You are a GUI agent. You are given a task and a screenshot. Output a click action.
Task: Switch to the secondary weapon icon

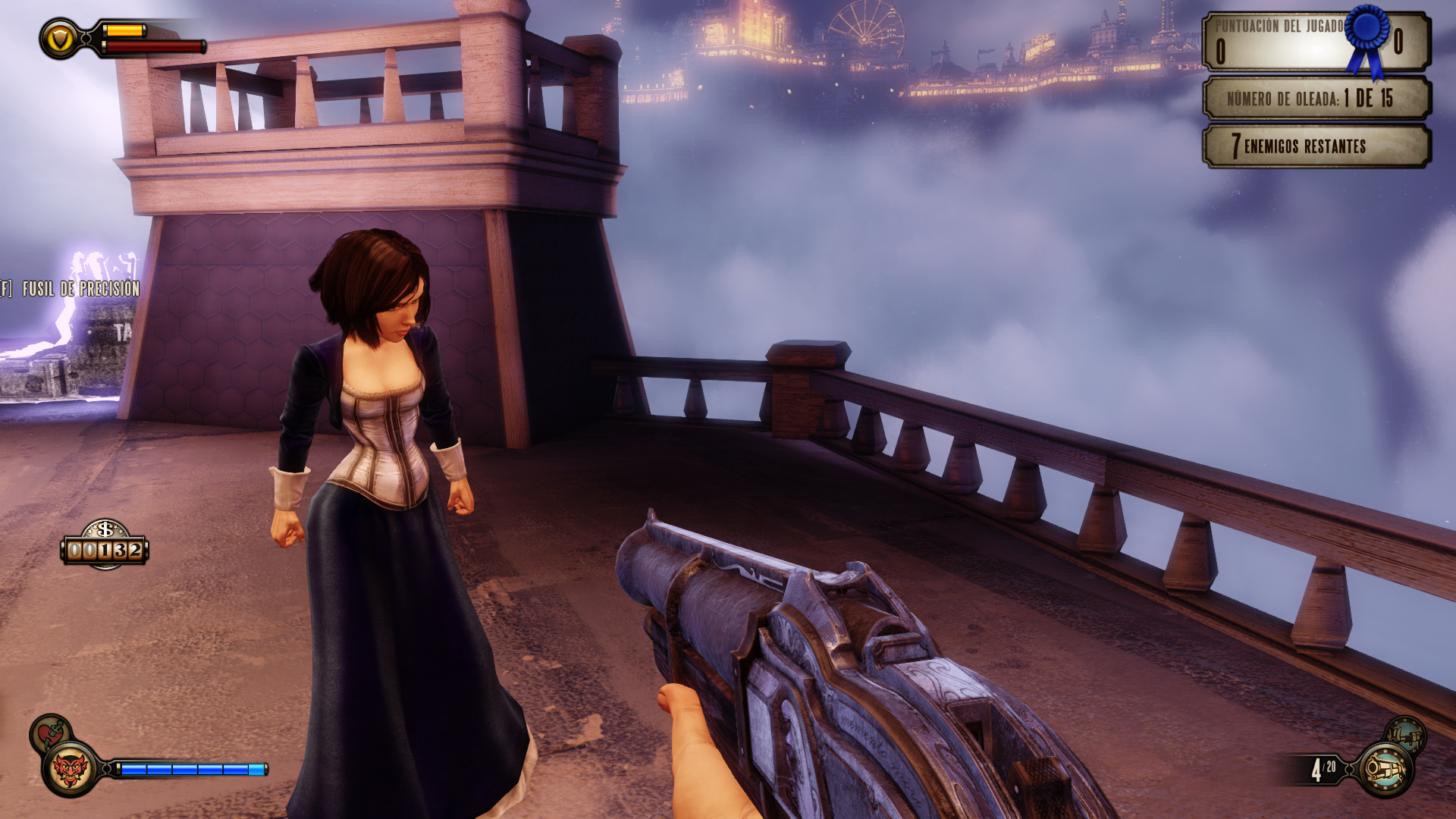tap(1405, 733)
